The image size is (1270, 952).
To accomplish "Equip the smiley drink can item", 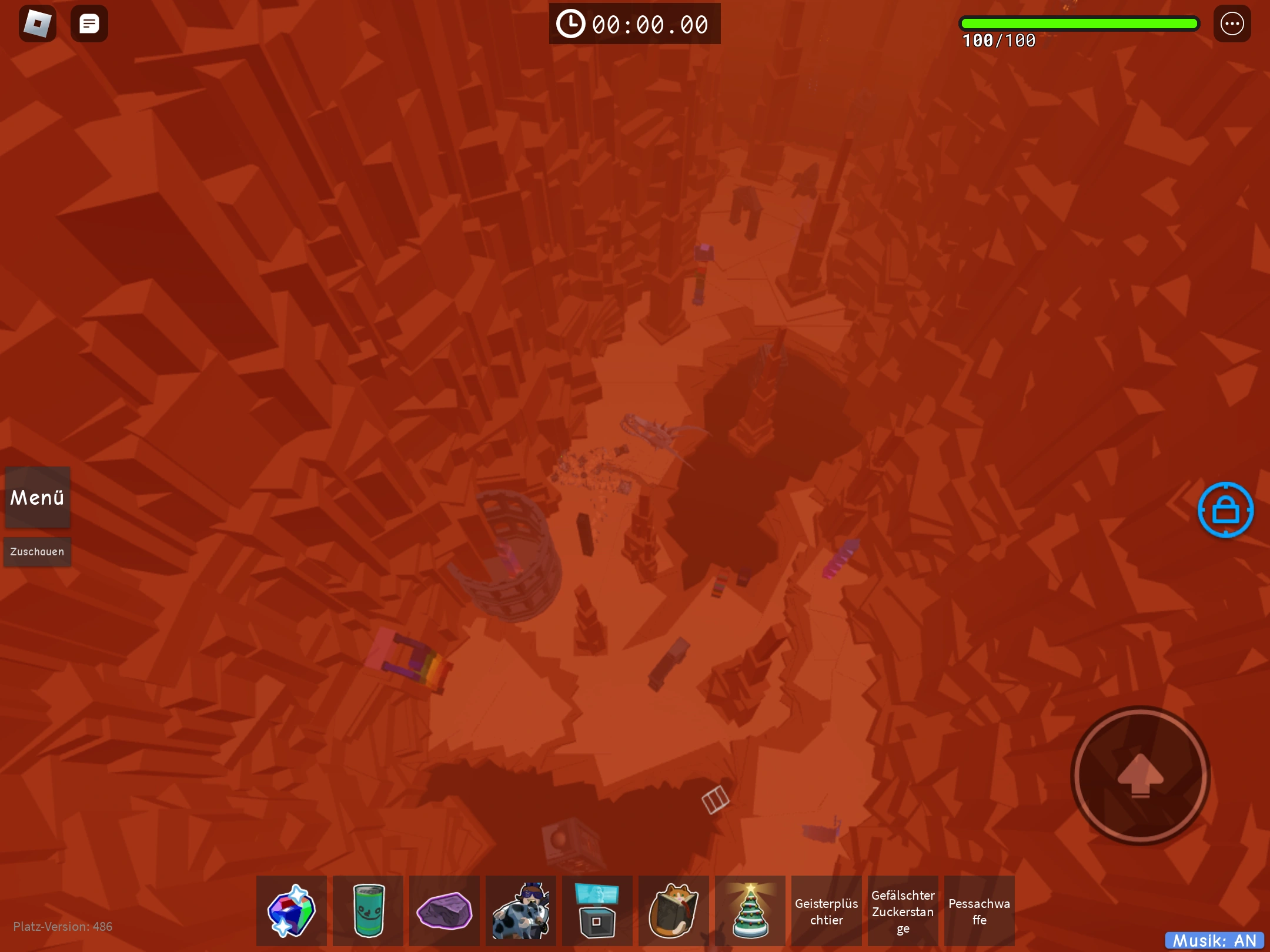I will point(368,910).
